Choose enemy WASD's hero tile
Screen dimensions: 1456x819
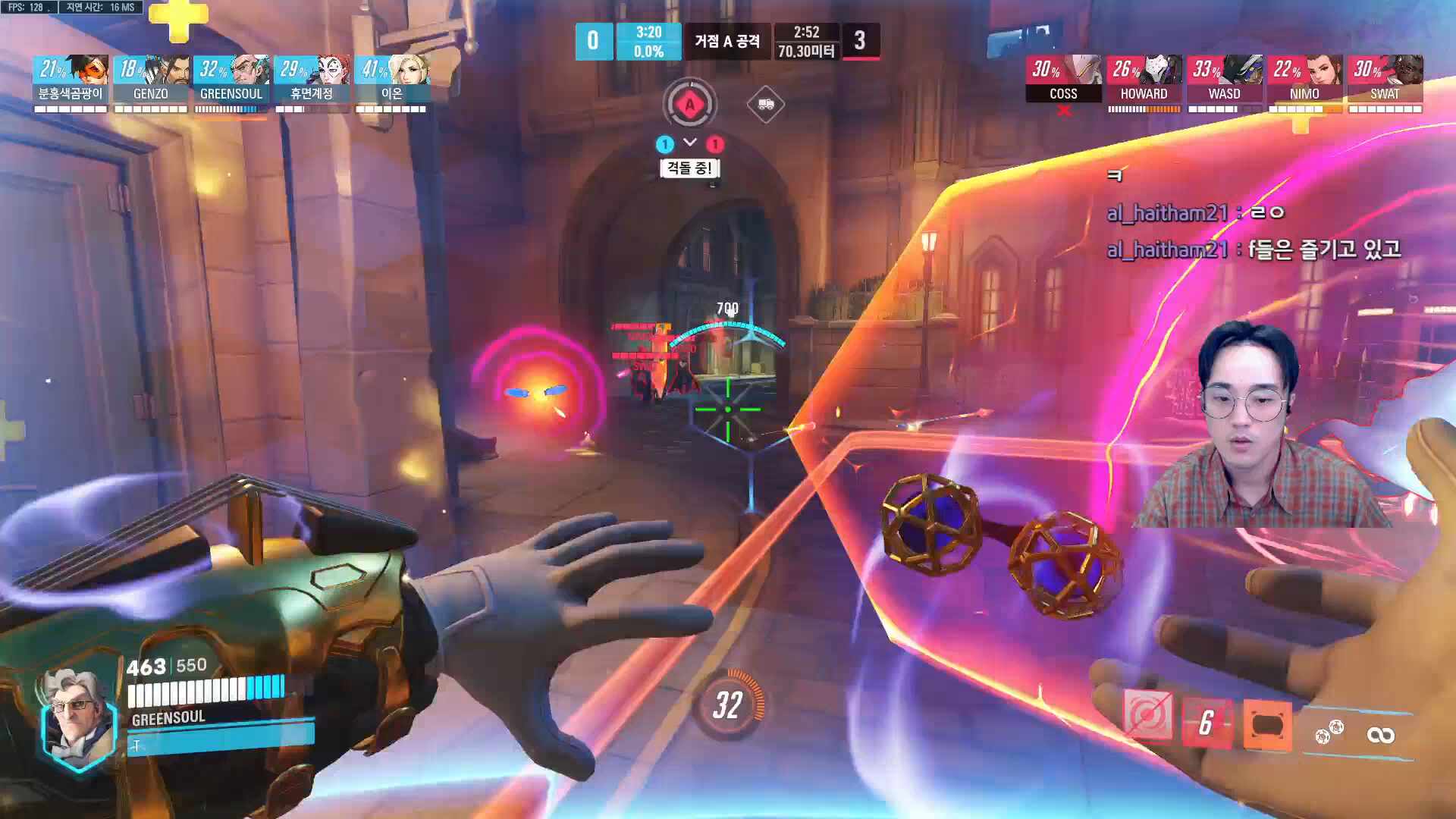click(1224, 71)
